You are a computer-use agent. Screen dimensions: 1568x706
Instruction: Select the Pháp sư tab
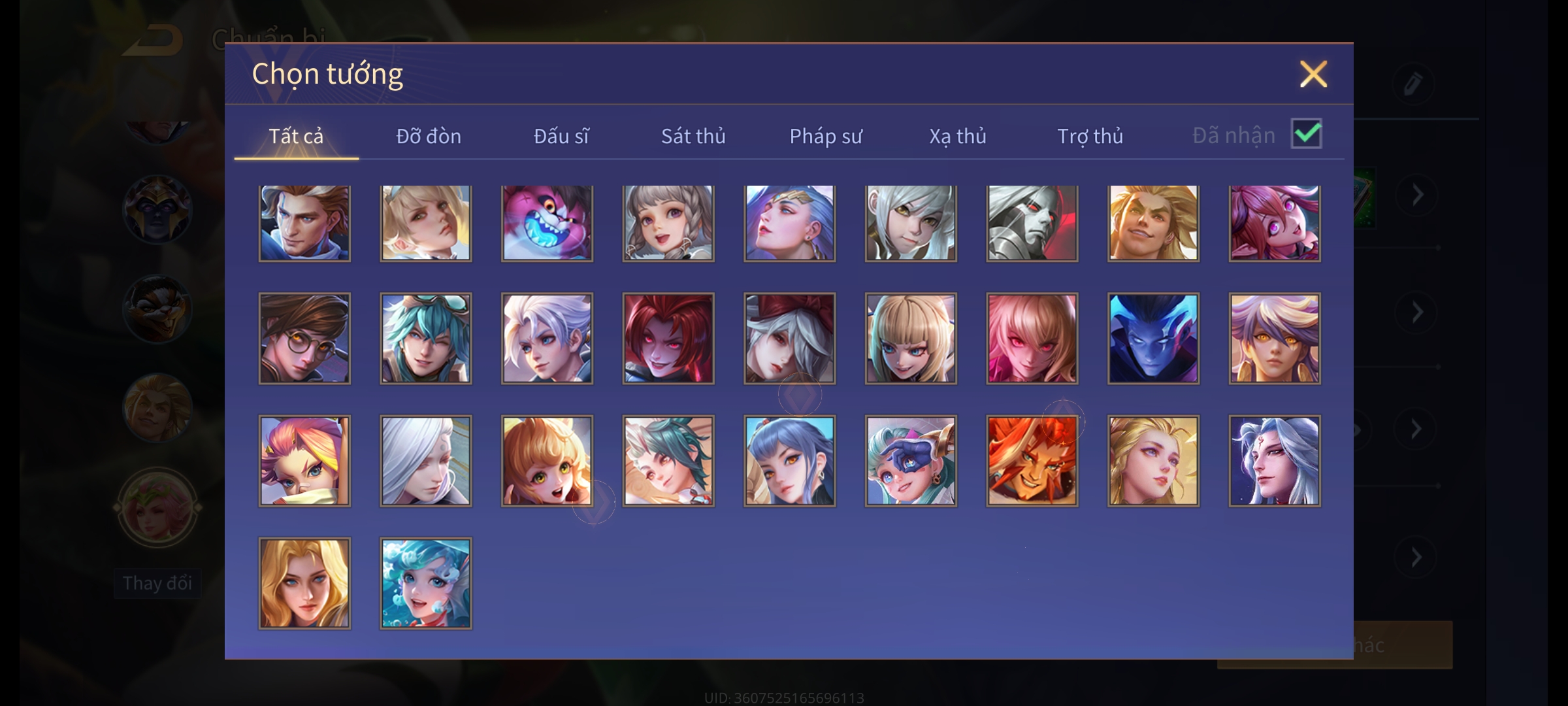(x=826, y=136)
